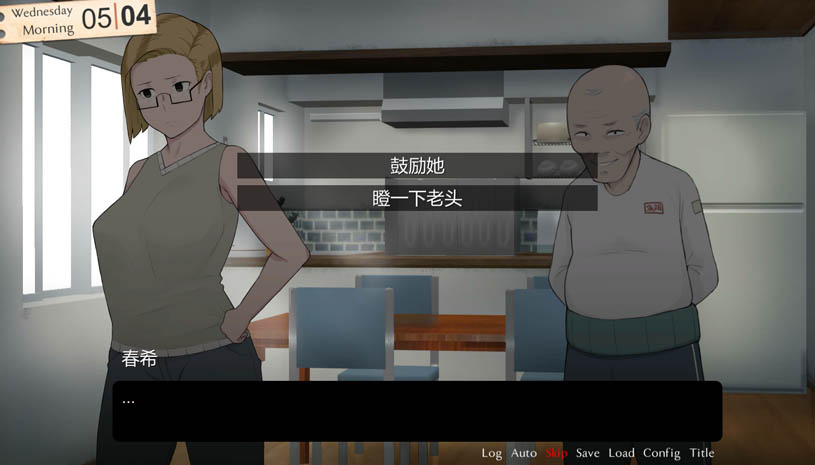Open the Log history

tap(491, 453)
